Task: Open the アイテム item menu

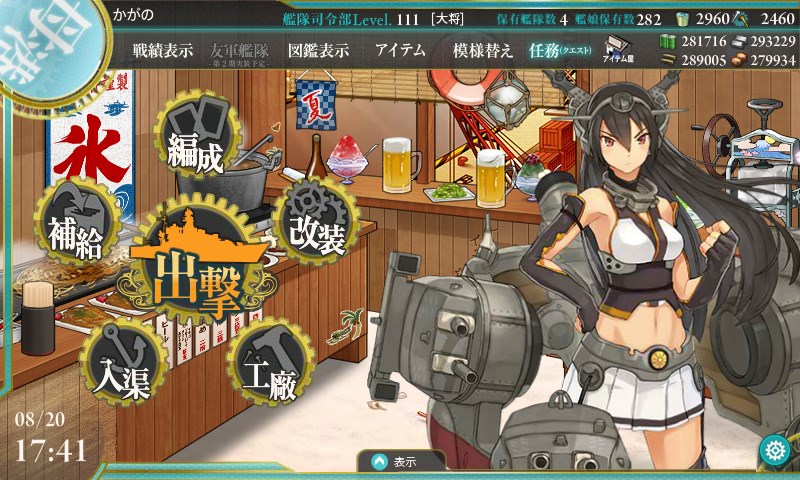Action: click(x=400, y=50)
